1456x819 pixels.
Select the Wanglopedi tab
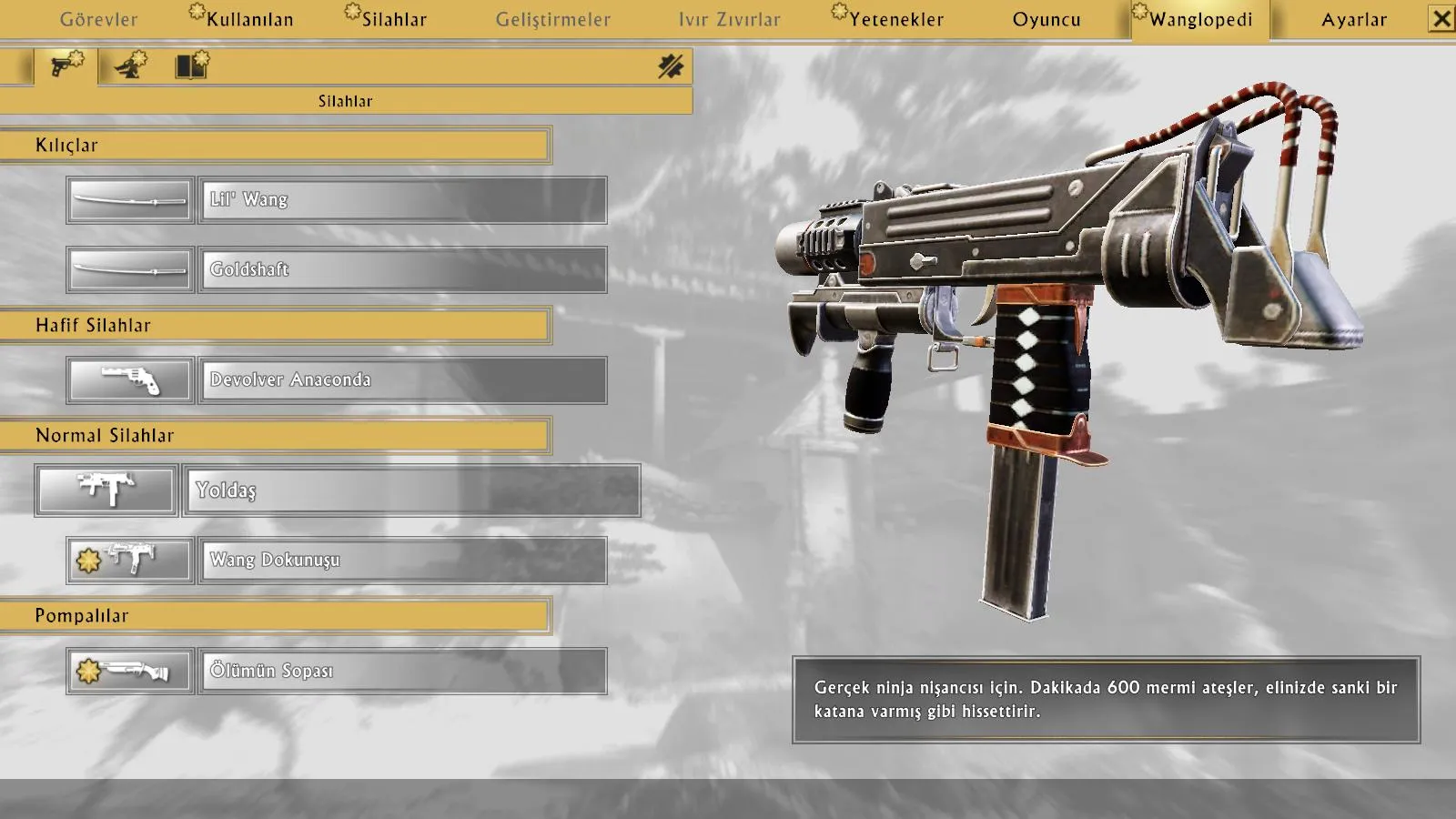tap(1200, 19)
